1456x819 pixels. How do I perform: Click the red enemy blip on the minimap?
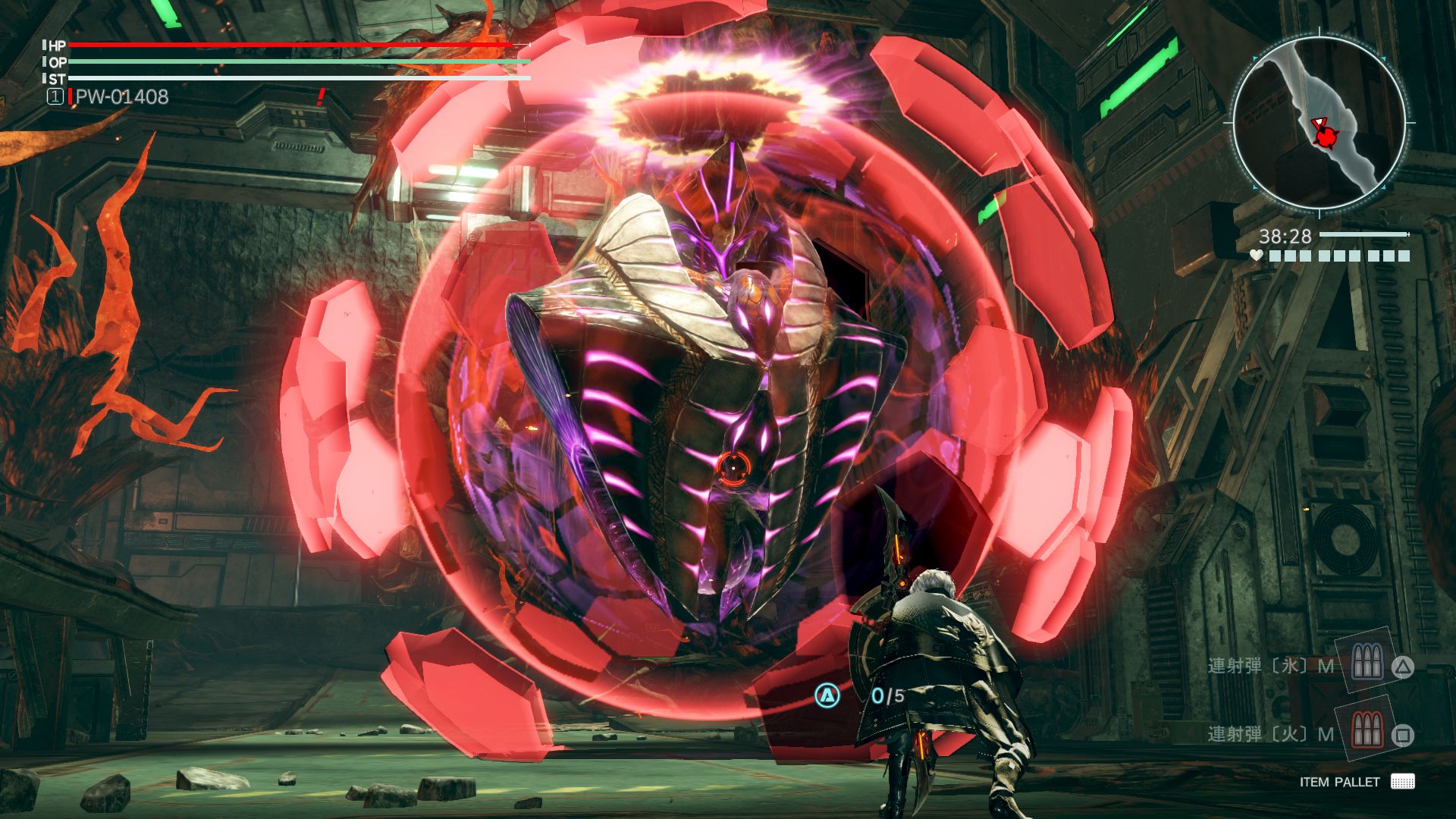[x=1326, y=140]
